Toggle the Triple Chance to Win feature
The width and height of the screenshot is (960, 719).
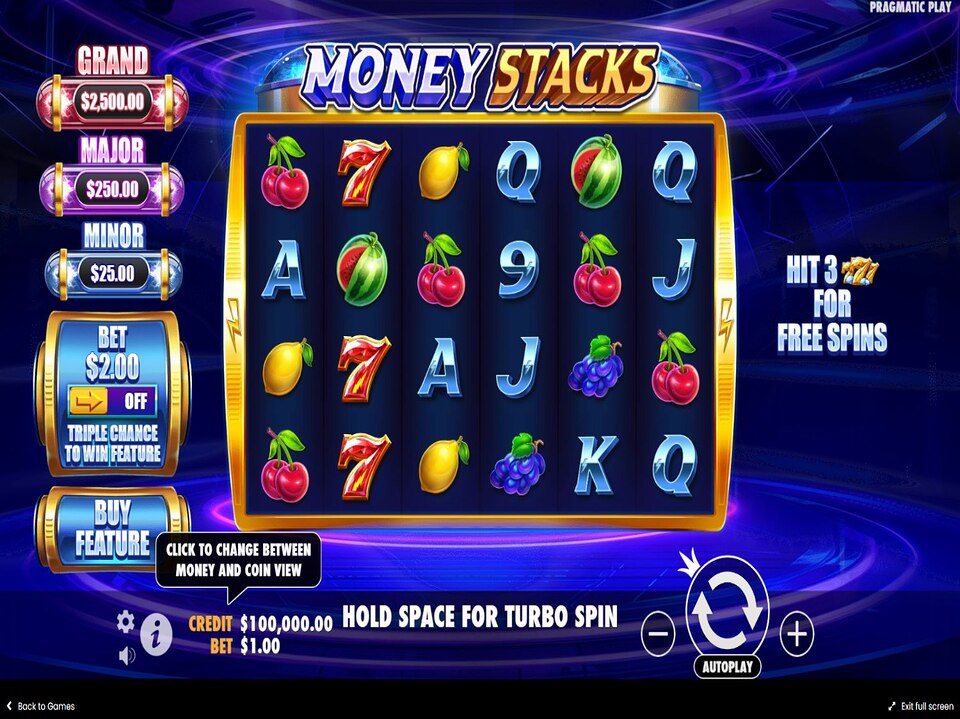point(112,402)
